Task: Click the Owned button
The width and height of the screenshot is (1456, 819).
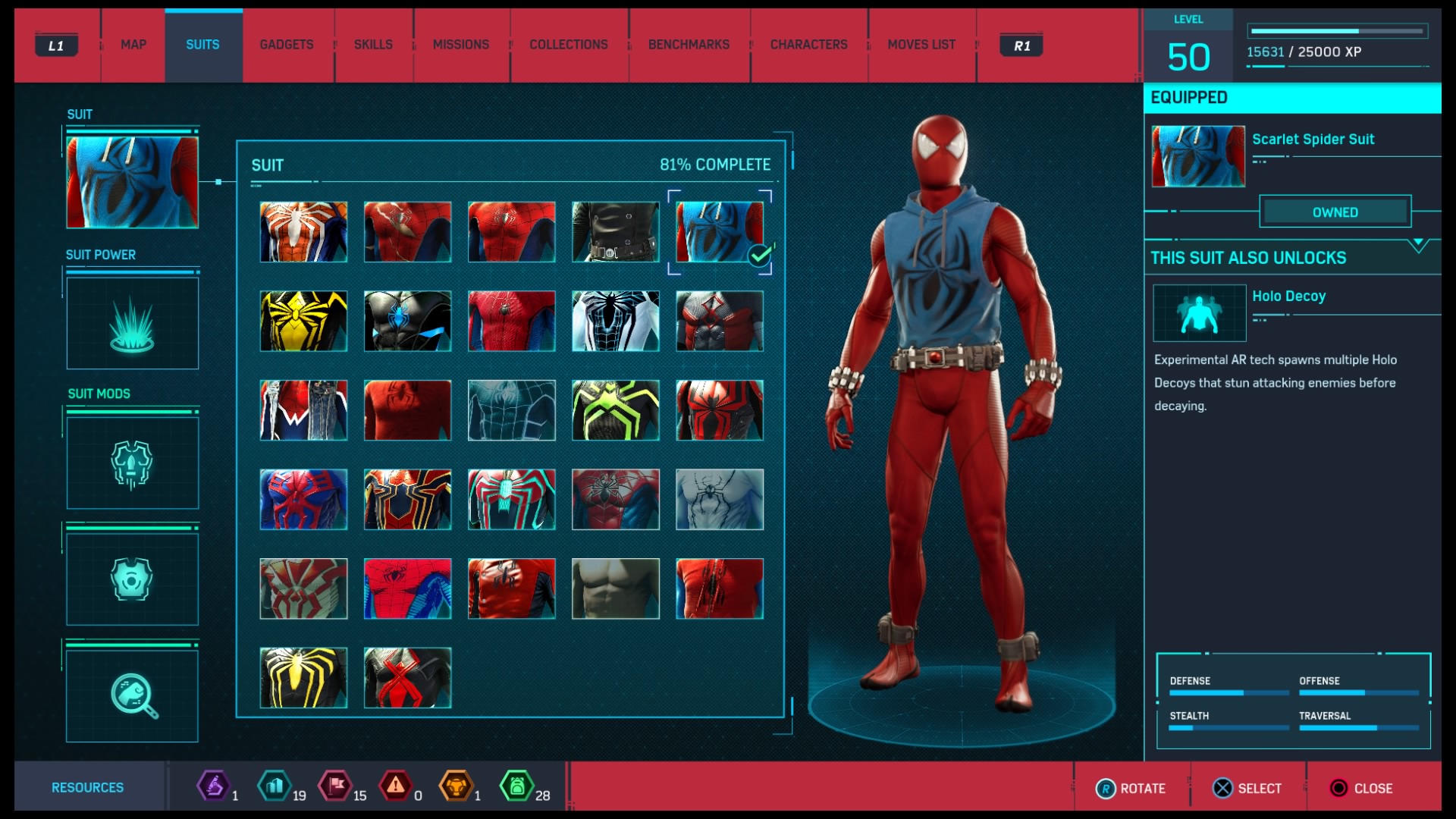Action: (x=1335, y=212)
